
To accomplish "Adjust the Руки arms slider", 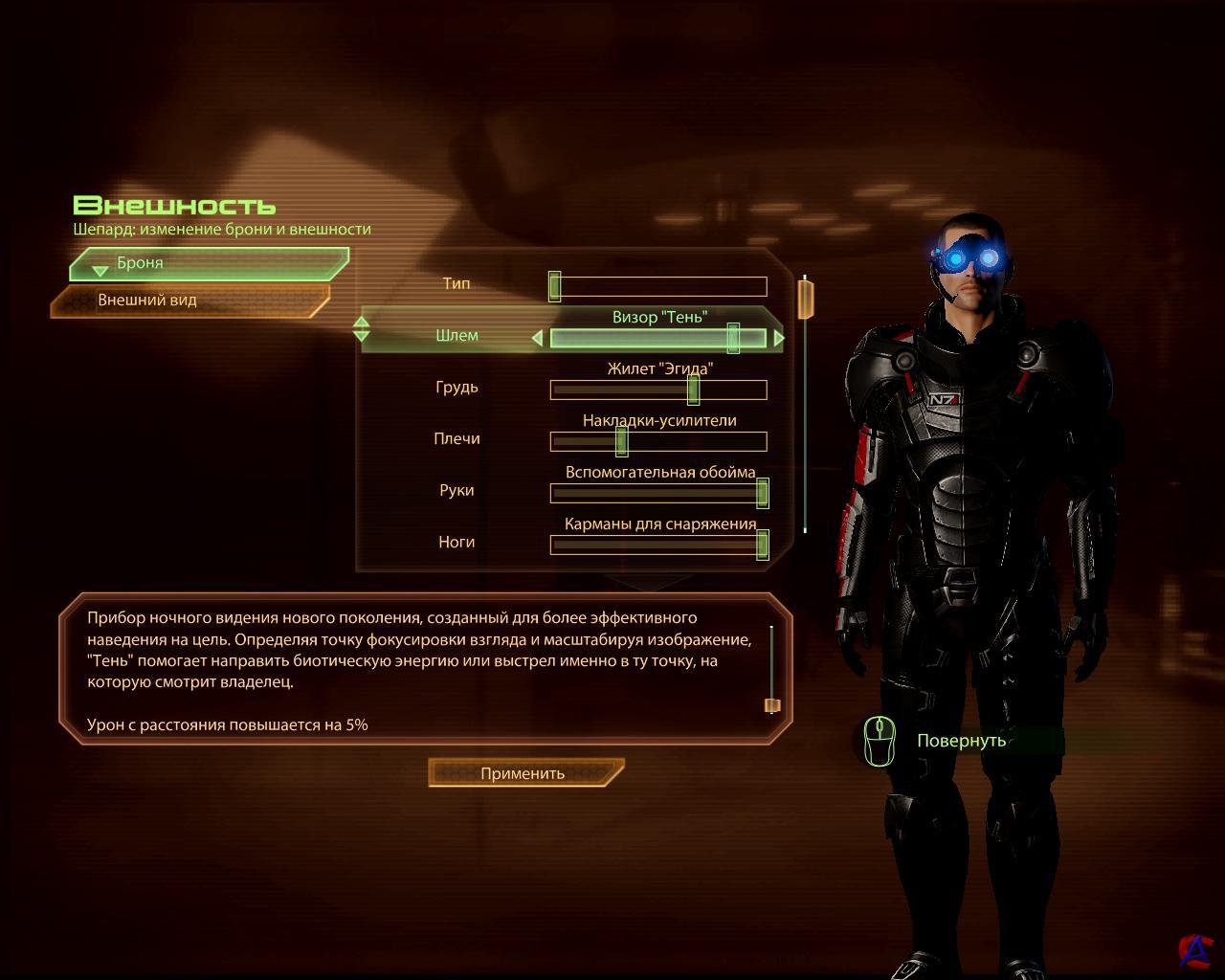I will [658, 493].
